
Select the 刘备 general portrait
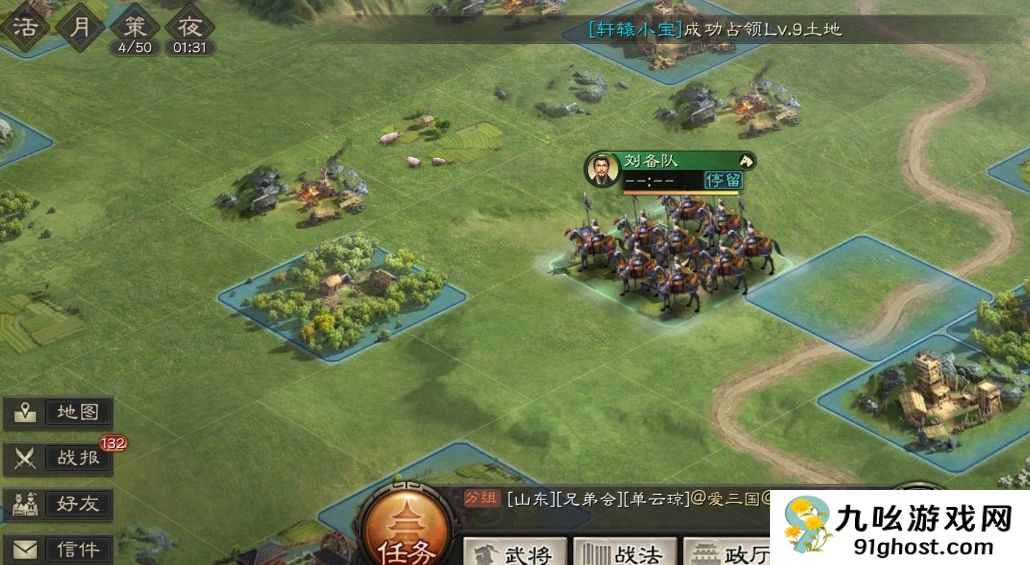(601, 169)
